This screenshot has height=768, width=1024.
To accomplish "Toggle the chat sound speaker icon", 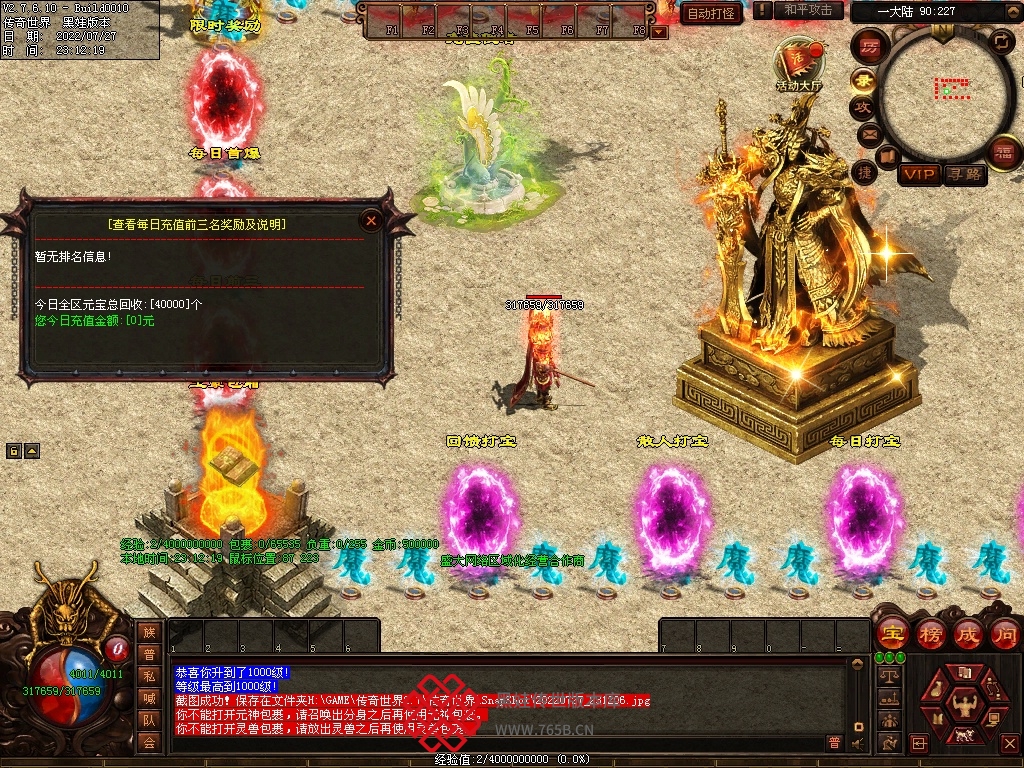I will coord(857,742).
